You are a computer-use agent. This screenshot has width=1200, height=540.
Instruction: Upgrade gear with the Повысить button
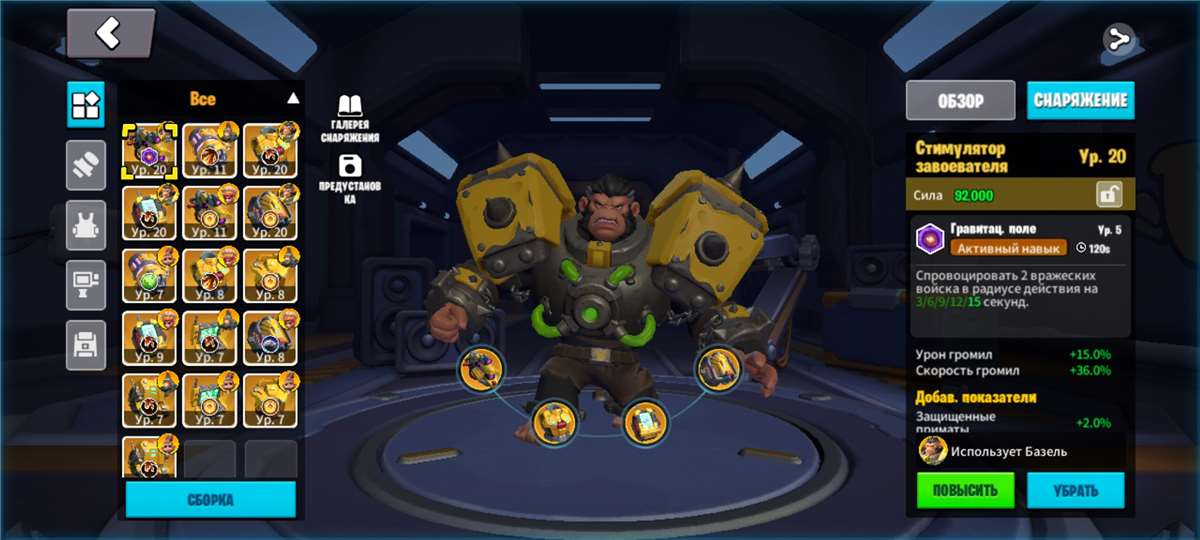pos(965,491)
